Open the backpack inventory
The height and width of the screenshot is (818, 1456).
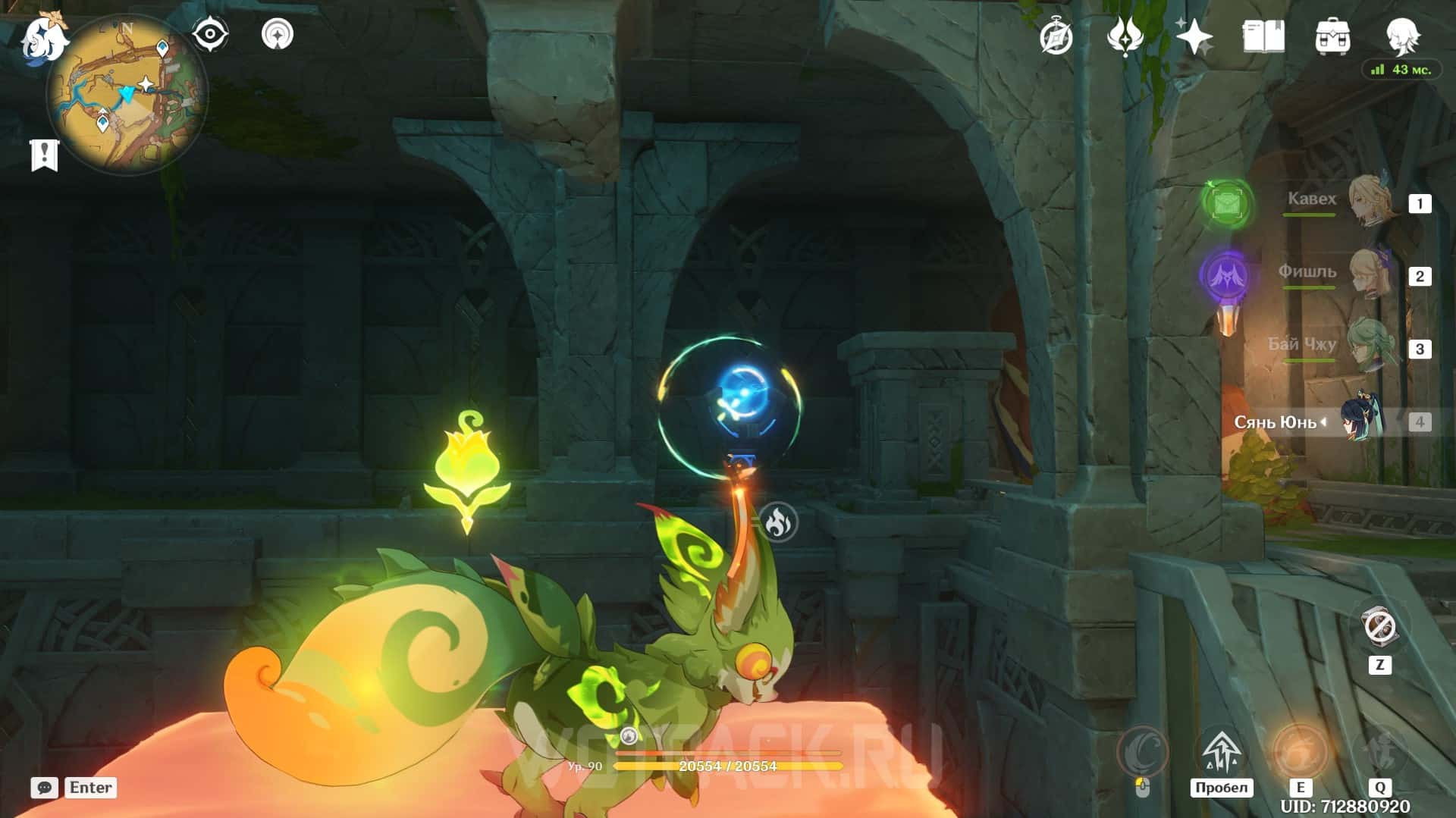pos(1332,36)
